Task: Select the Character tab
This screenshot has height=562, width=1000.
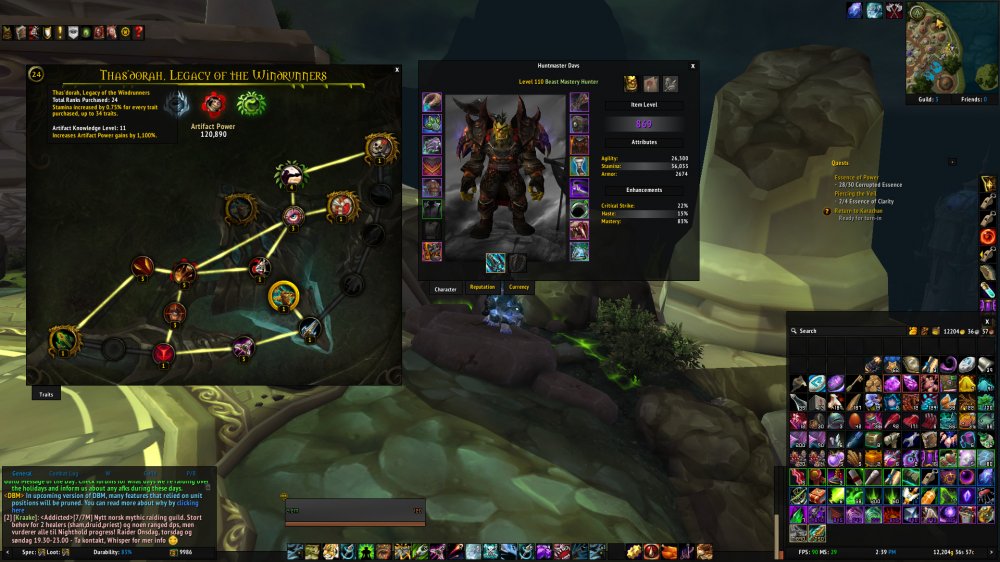Action: [x=445, y=289]
